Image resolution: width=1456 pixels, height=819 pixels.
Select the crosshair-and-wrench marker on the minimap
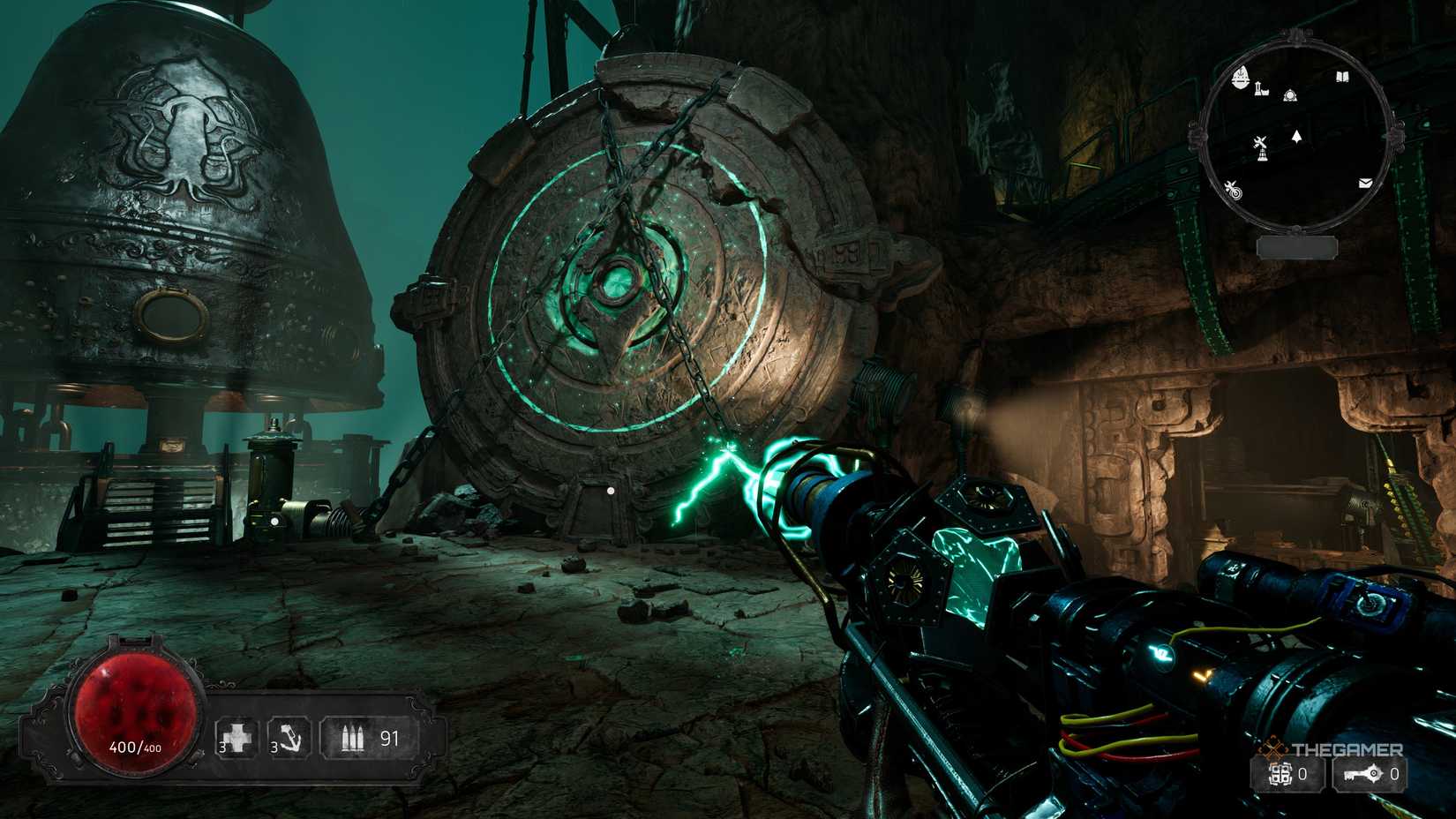[x=1234, y=190]
